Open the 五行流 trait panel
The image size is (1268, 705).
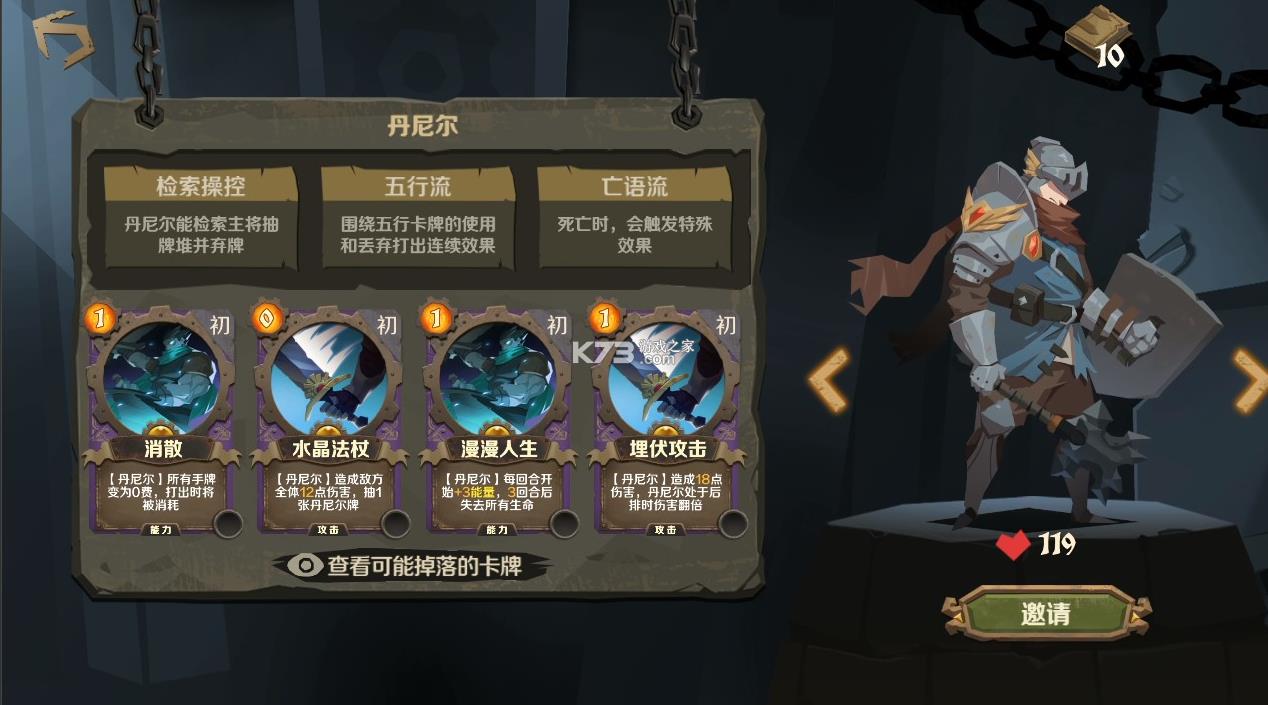pyautogui.click(x=417, y=217)
